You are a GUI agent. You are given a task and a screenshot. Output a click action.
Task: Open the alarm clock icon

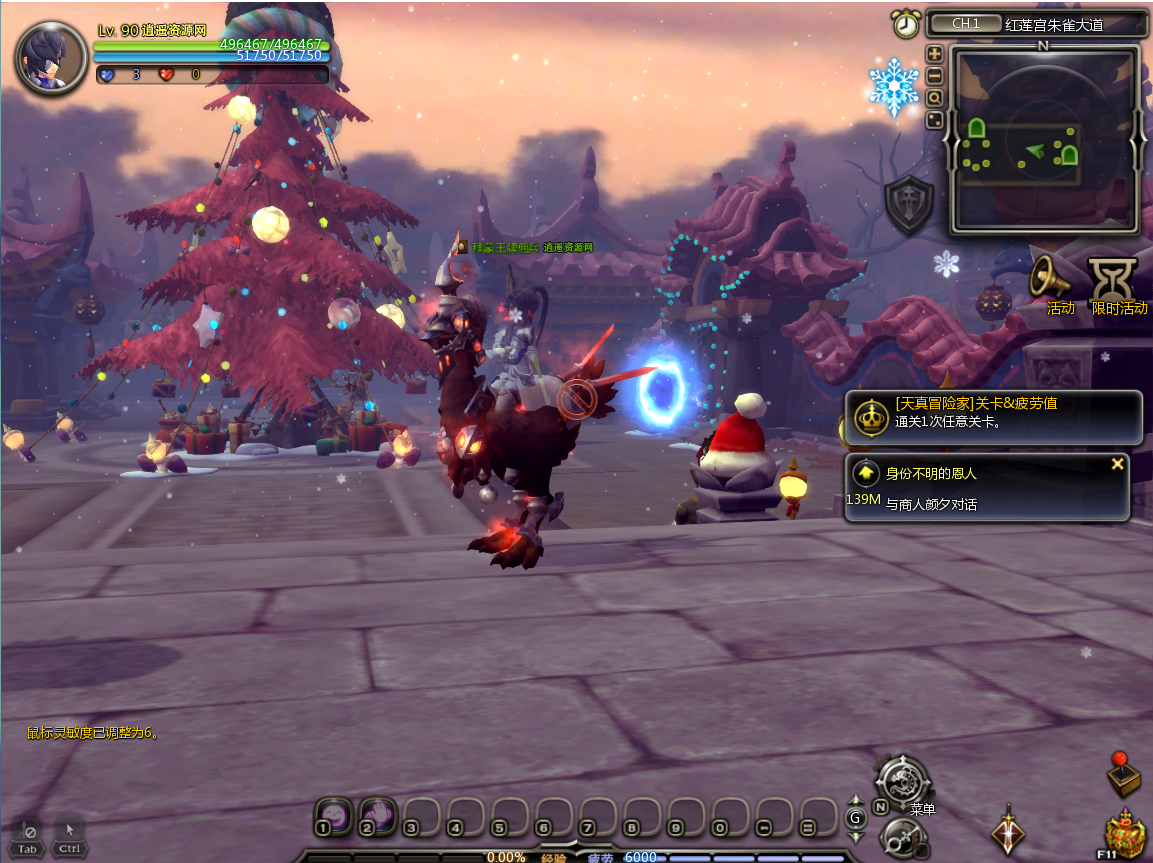click(x=906, y=24)
